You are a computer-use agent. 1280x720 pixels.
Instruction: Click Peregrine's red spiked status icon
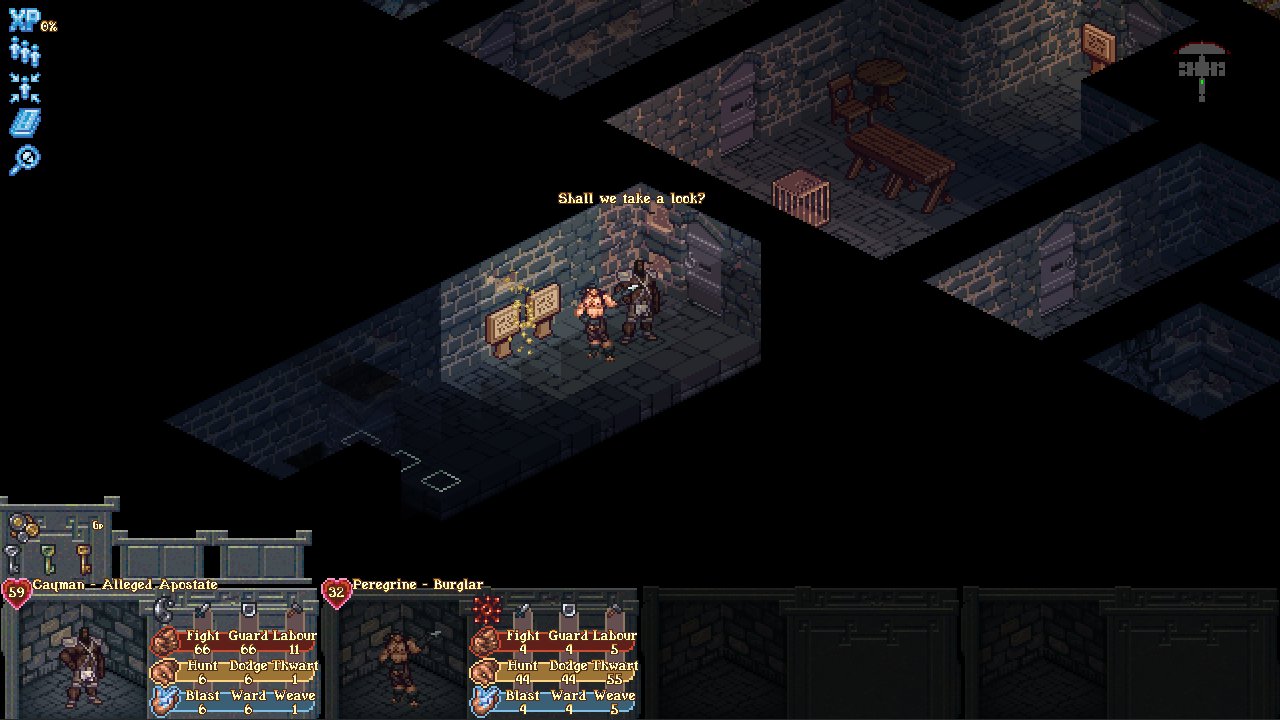click(487, 608)
